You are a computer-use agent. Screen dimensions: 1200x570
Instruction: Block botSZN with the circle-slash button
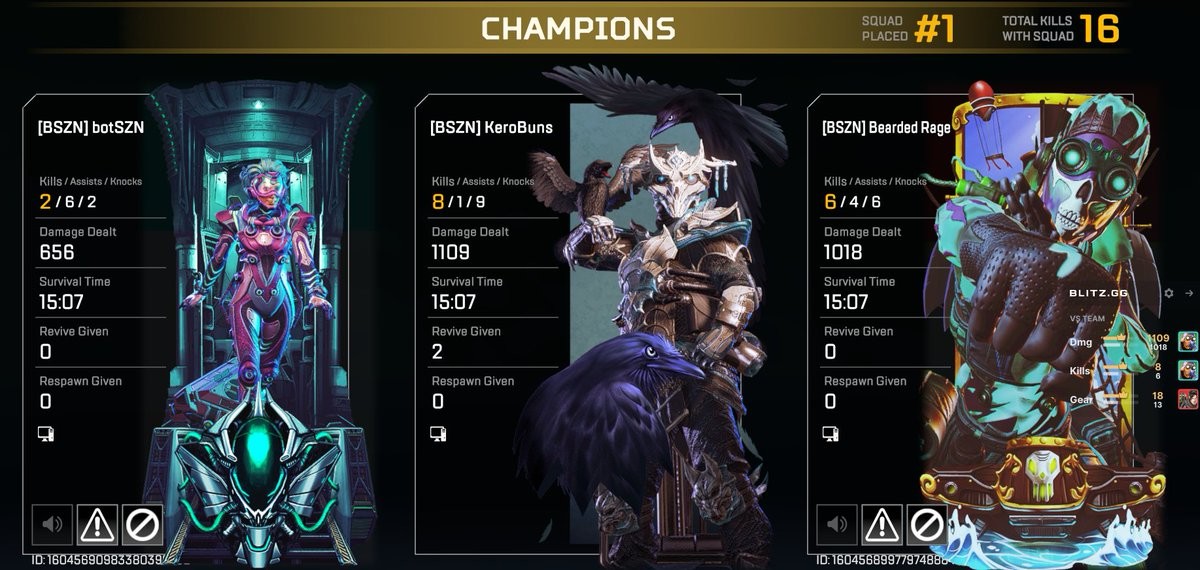(x=142, y=524)
